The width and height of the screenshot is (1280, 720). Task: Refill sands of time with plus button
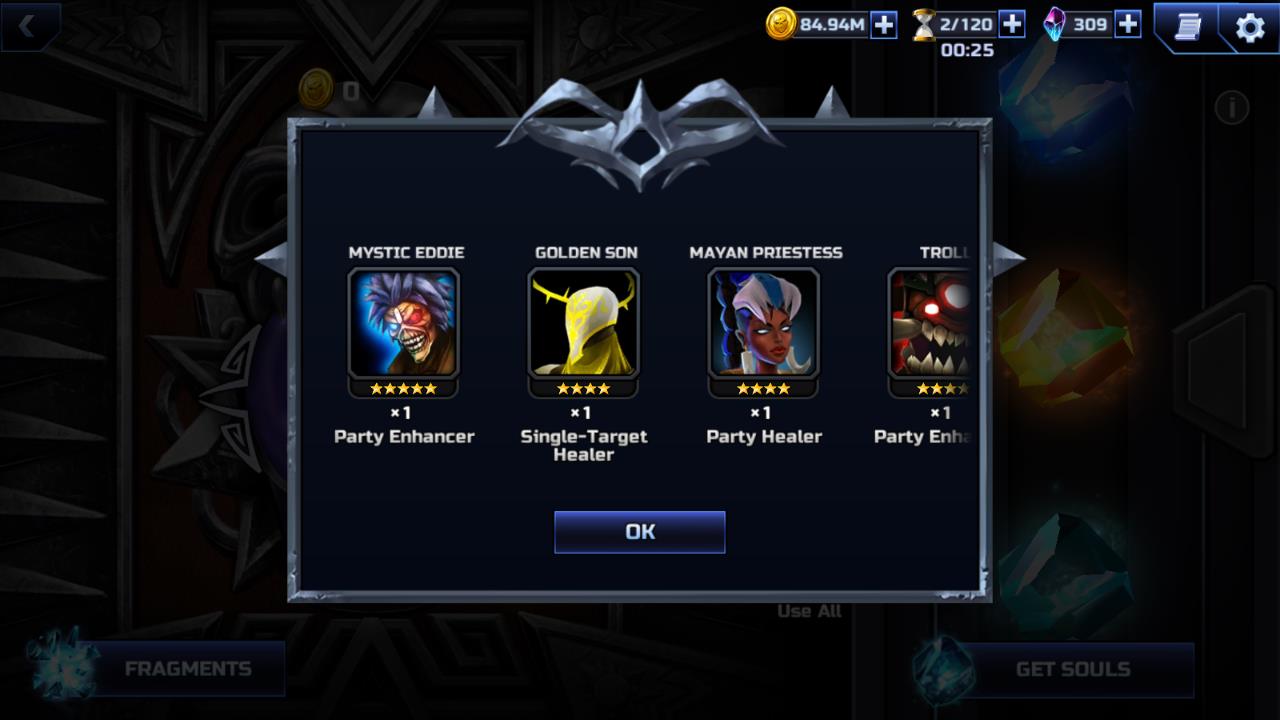(1012, 24)
